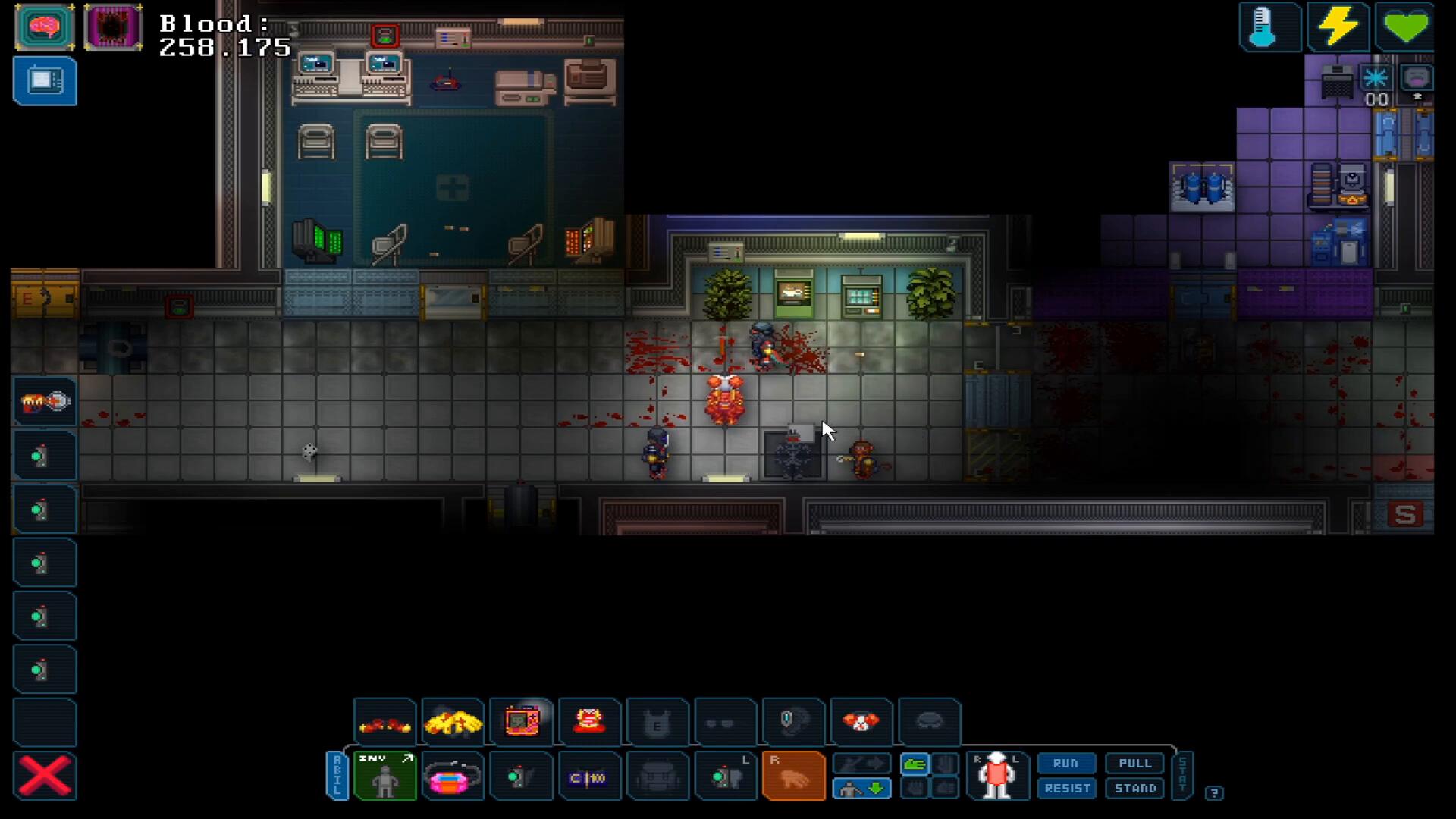Viewport: 1456px width, 819px height.
Task: Activate the brain ability icon
Action: (x=45, y=27)
